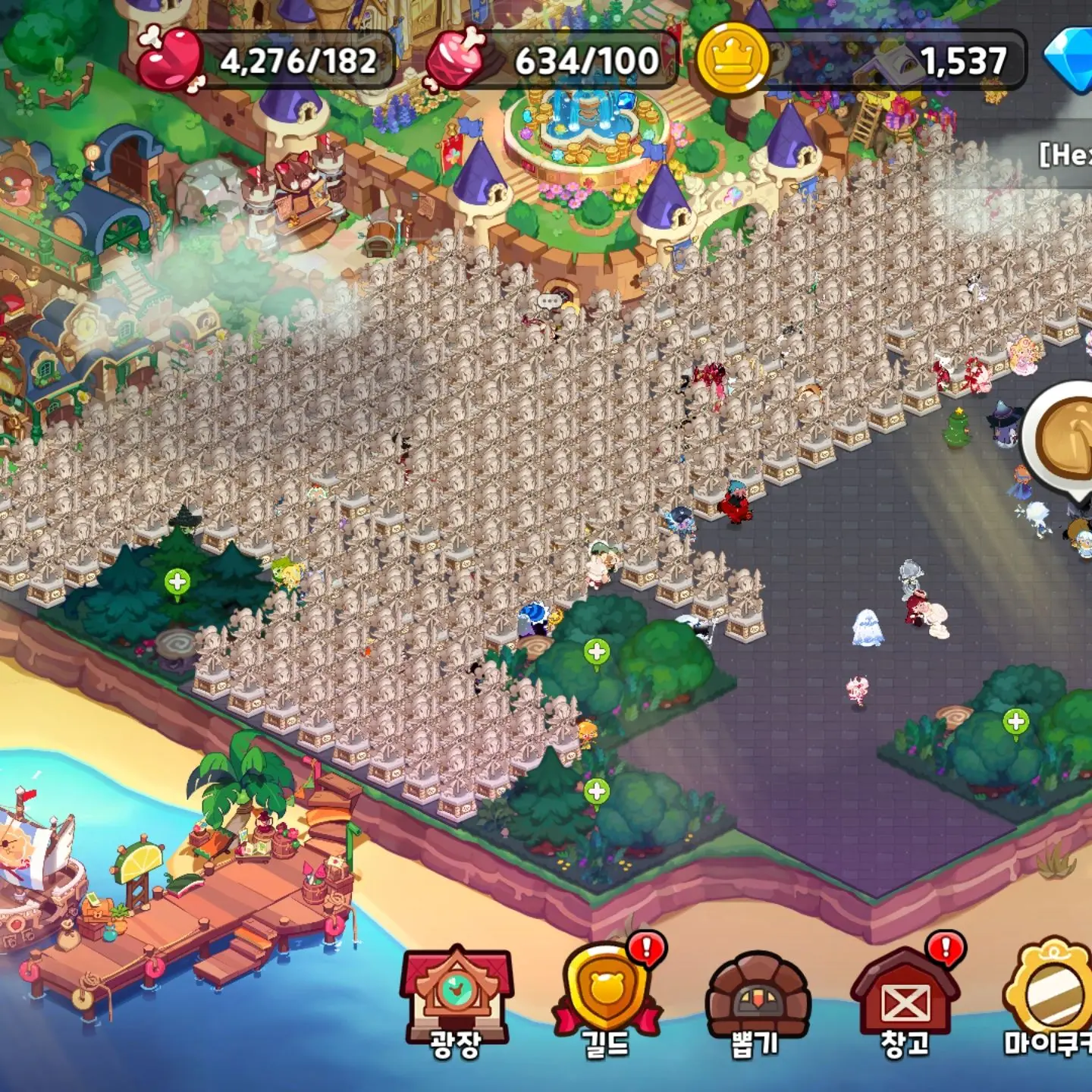Image resolution: width=1092 pixels, height=1092 pixels.
Task: Tap the gold crown coin icon
Action: click(x=733, y=59)
